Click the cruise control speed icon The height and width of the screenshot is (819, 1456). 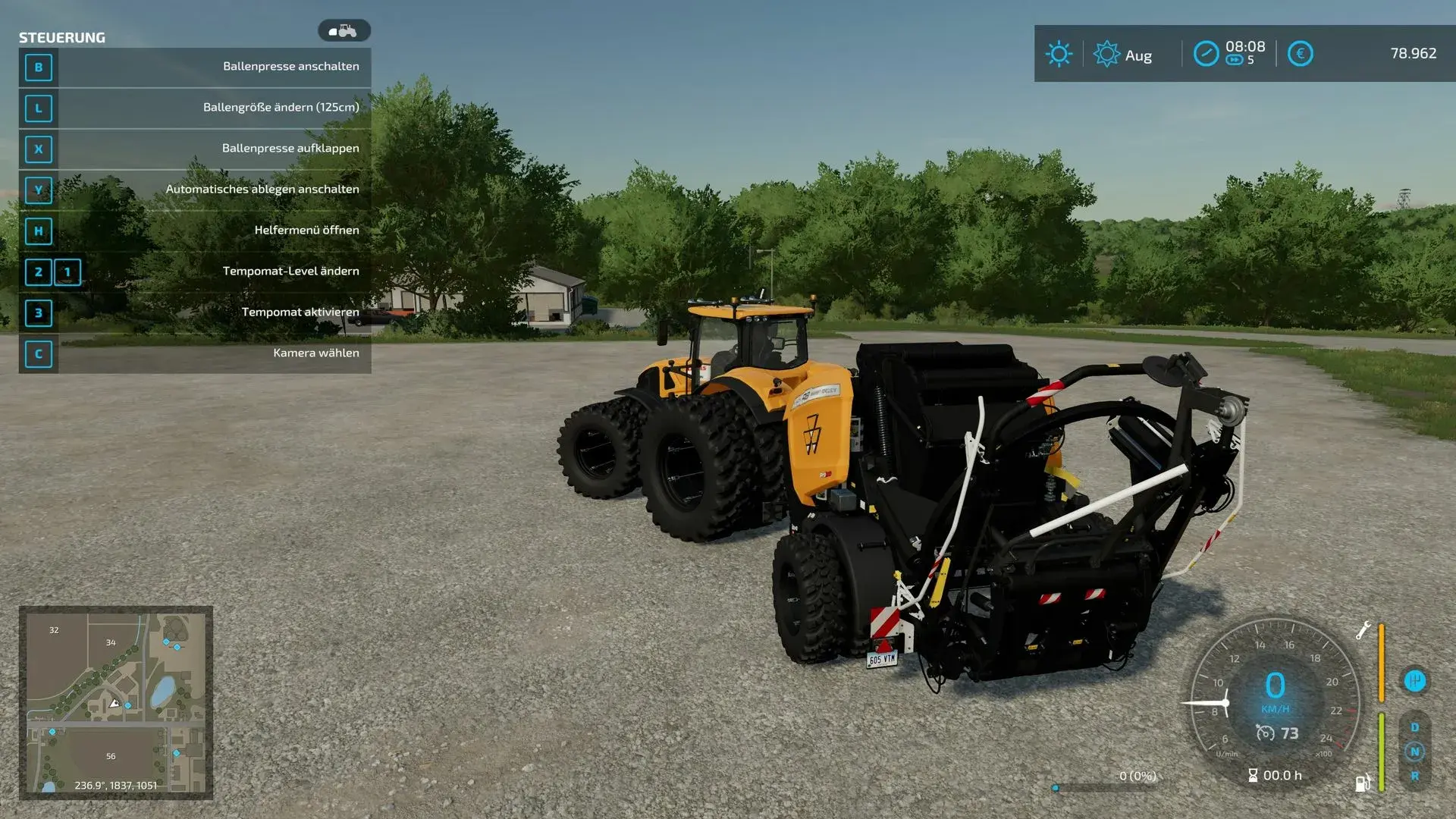(1265, 733)
